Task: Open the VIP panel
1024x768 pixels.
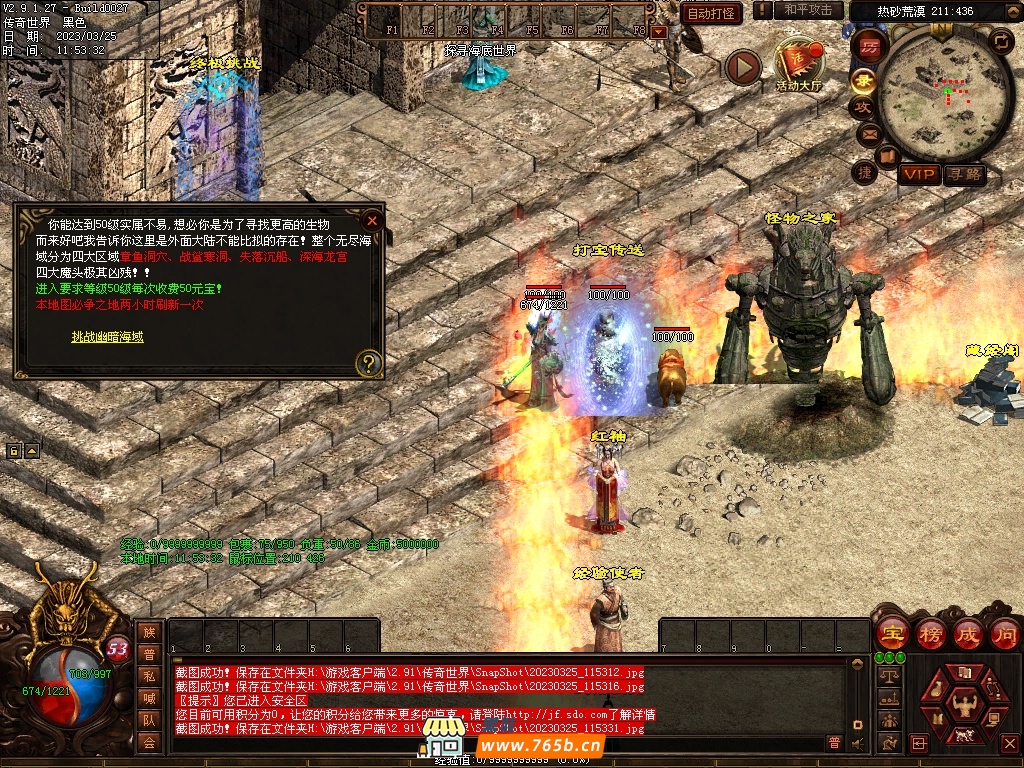Action: click(919, 175)
